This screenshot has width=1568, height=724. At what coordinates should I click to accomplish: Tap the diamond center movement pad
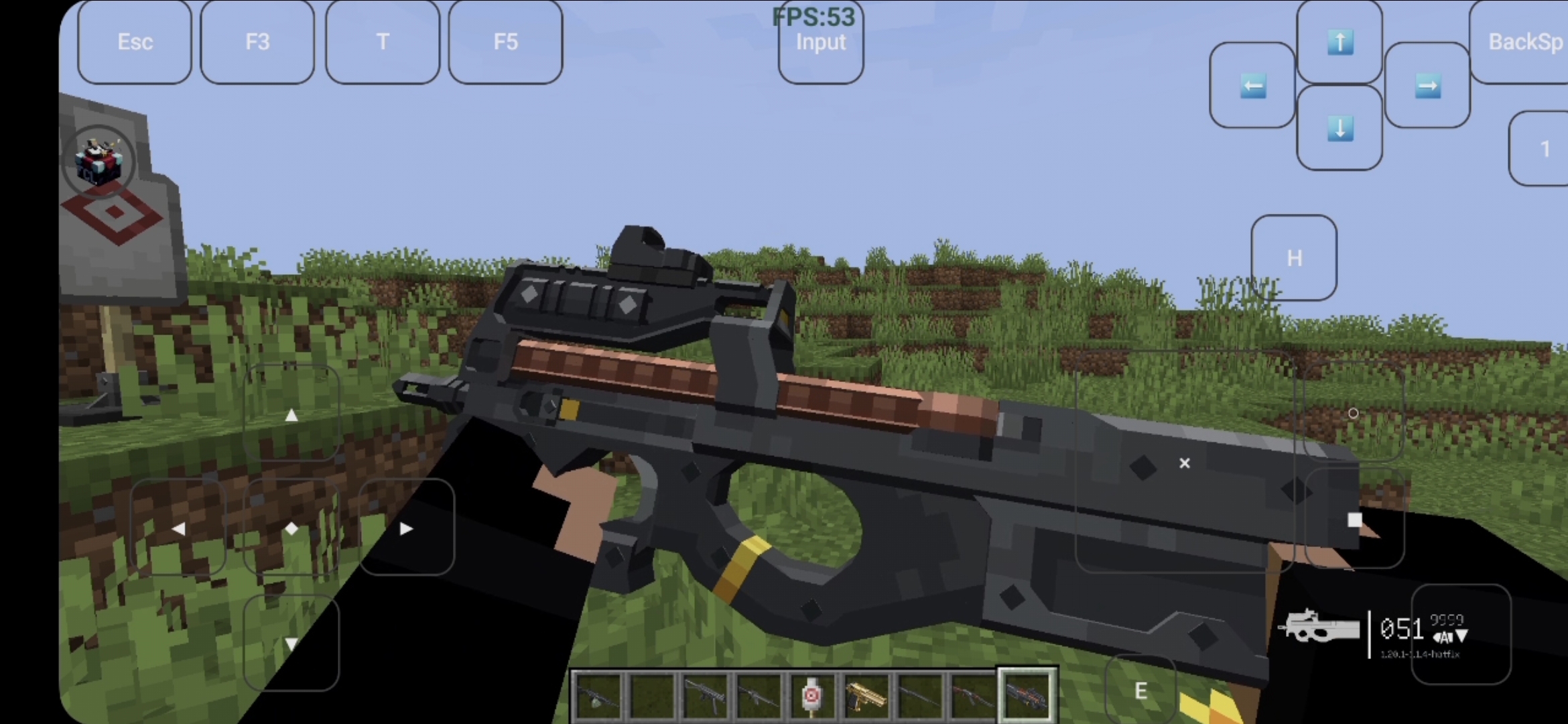tap(291, 528)
